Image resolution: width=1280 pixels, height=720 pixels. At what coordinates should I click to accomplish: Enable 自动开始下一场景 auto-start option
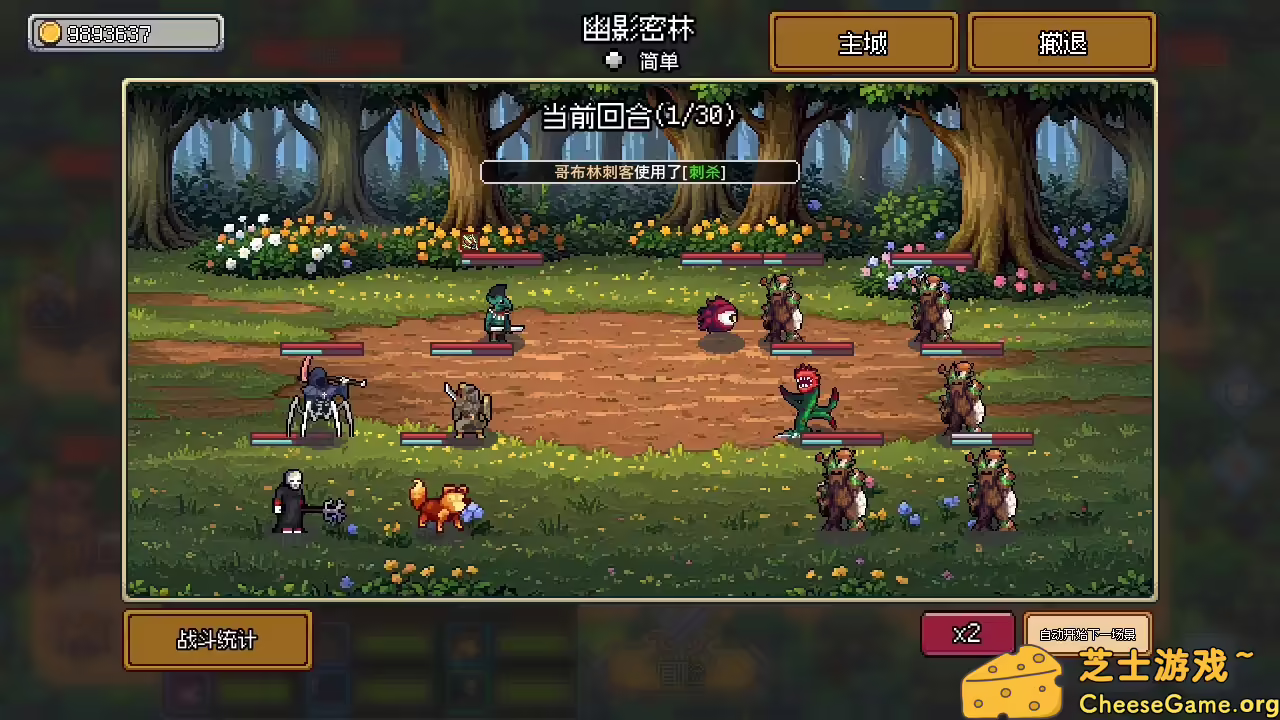click(x=1086, y=633)
